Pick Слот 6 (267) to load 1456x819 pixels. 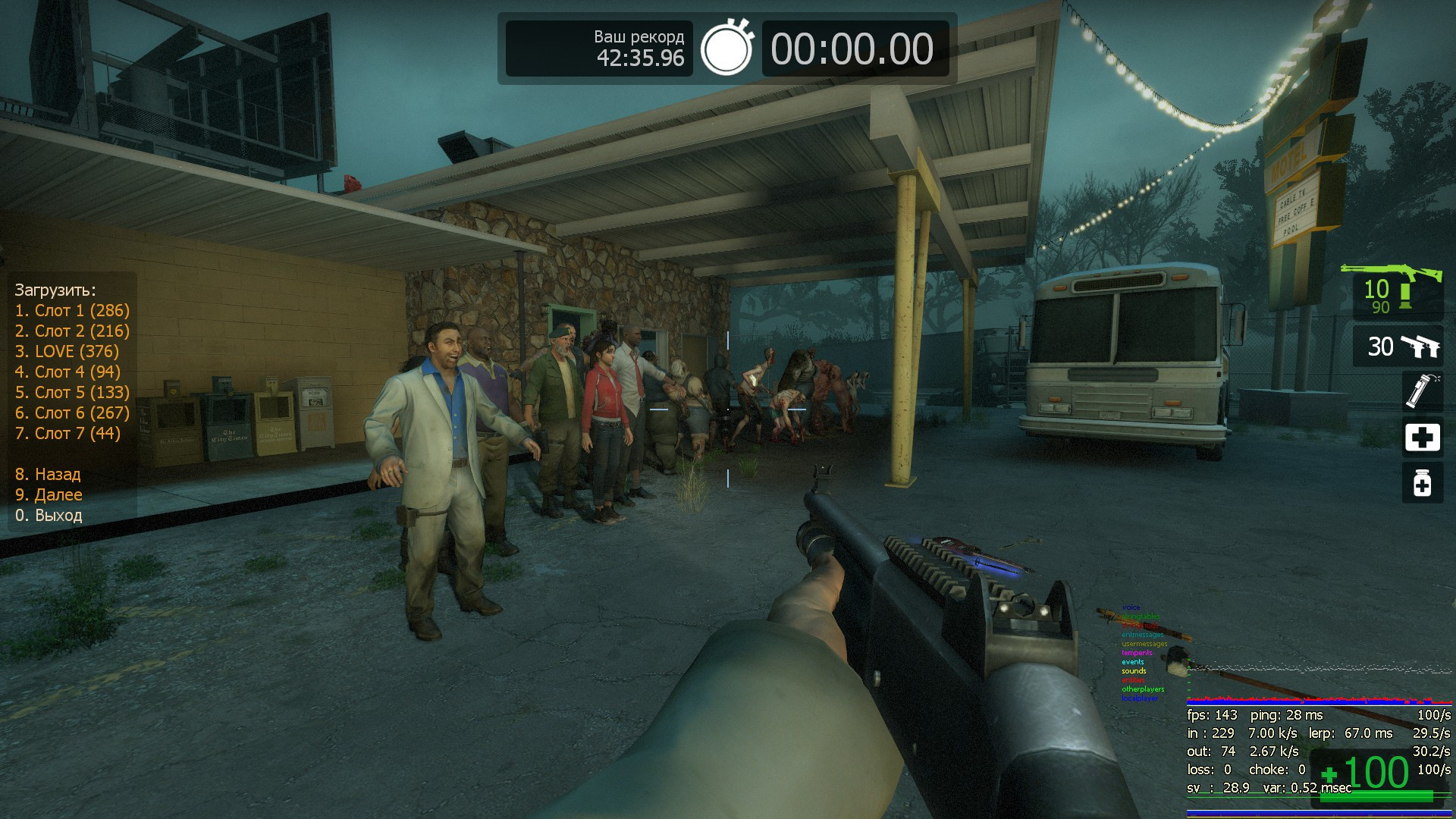(x=72, y=413)
